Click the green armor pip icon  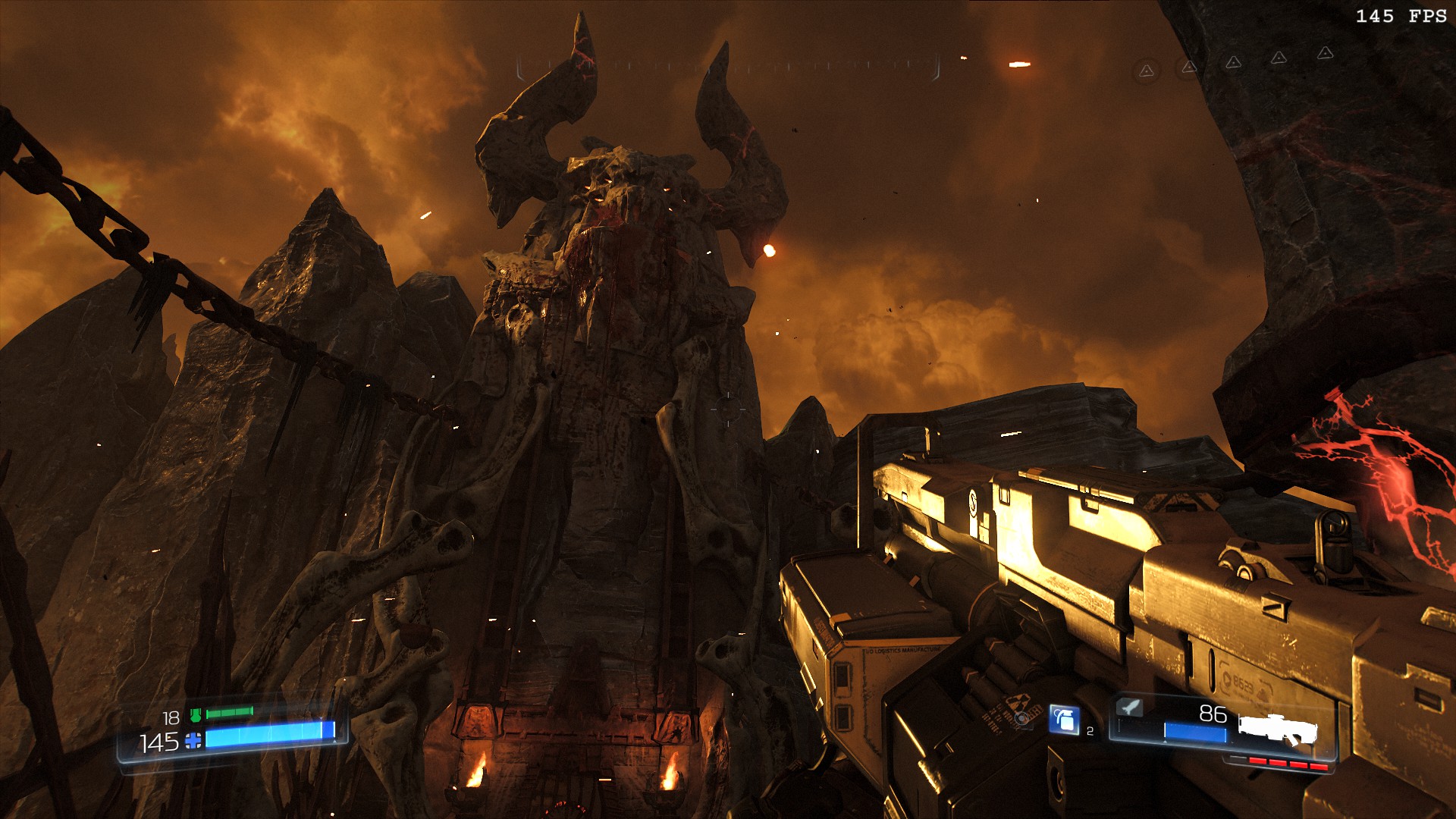pyautogui.click(x=196, y=714)
